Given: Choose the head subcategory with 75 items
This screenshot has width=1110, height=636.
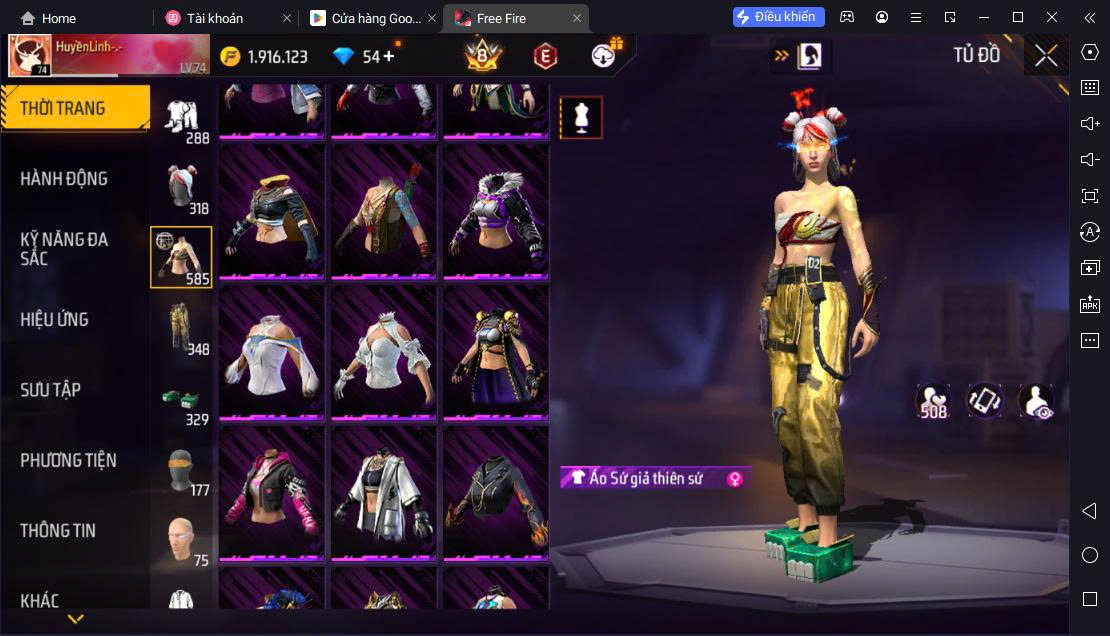Looking at the screenshot, I should point(181,540).
